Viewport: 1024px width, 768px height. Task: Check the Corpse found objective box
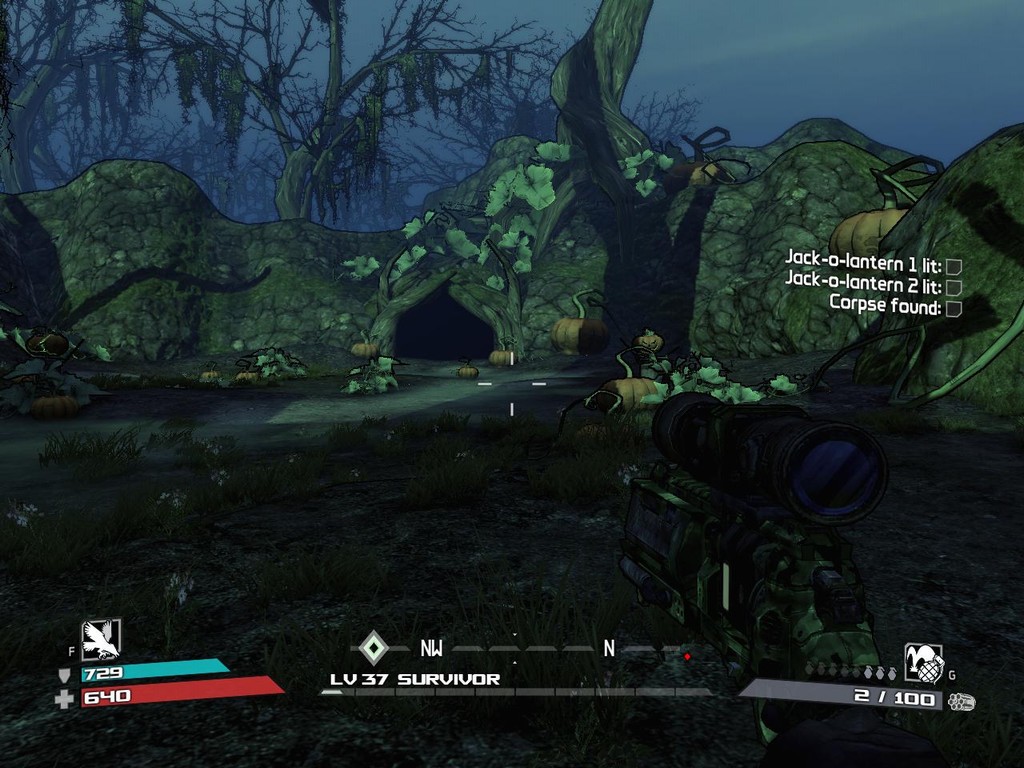pyautogui.click(x=953, y=308)
